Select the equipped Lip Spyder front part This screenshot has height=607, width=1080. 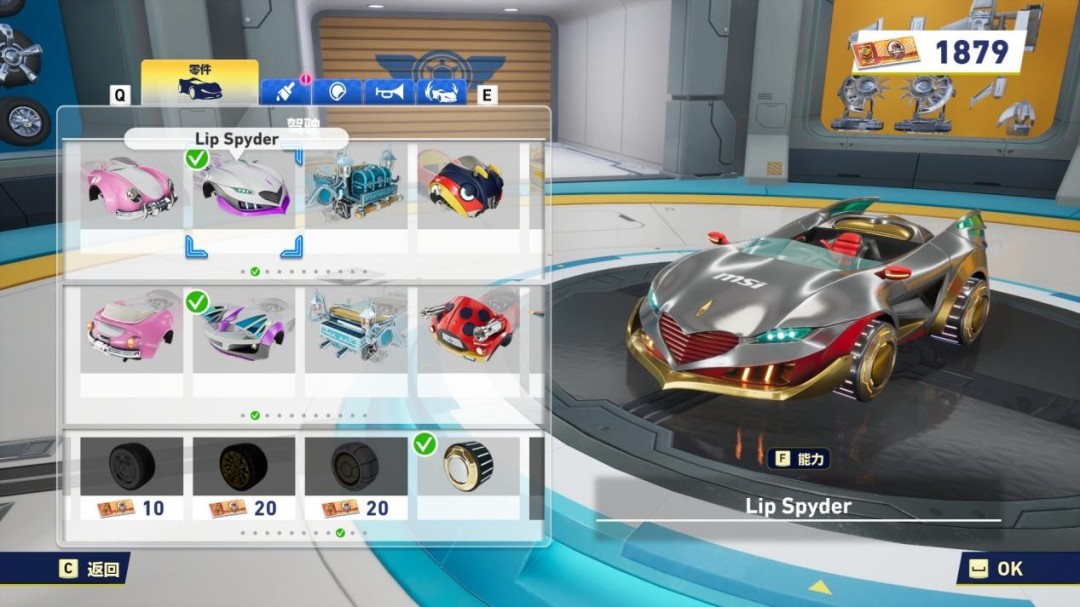(x=243, y=190)
